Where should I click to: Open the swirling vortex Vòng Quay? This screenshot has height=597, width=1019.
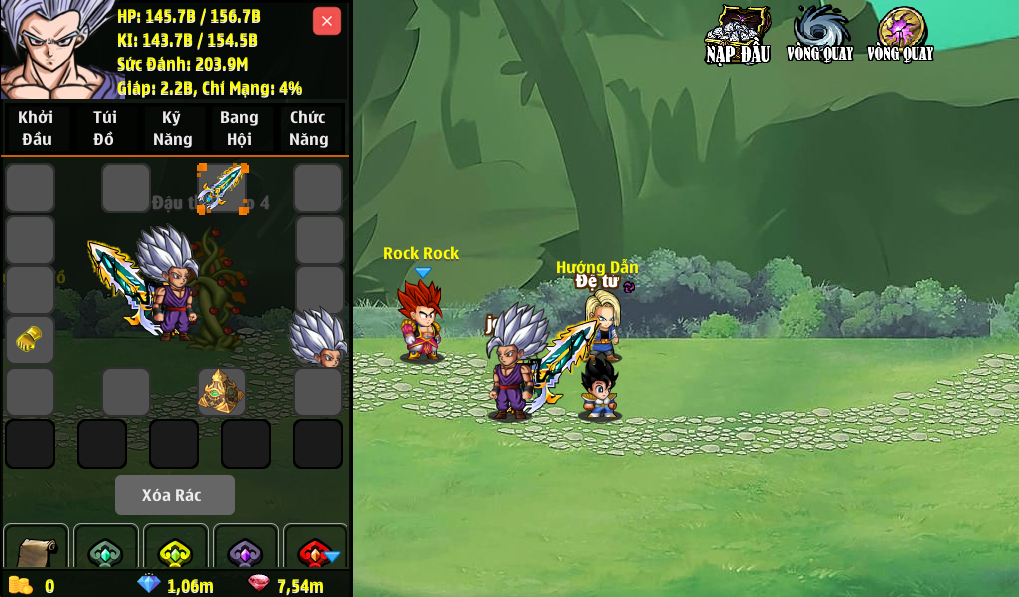tap(820, 34)
